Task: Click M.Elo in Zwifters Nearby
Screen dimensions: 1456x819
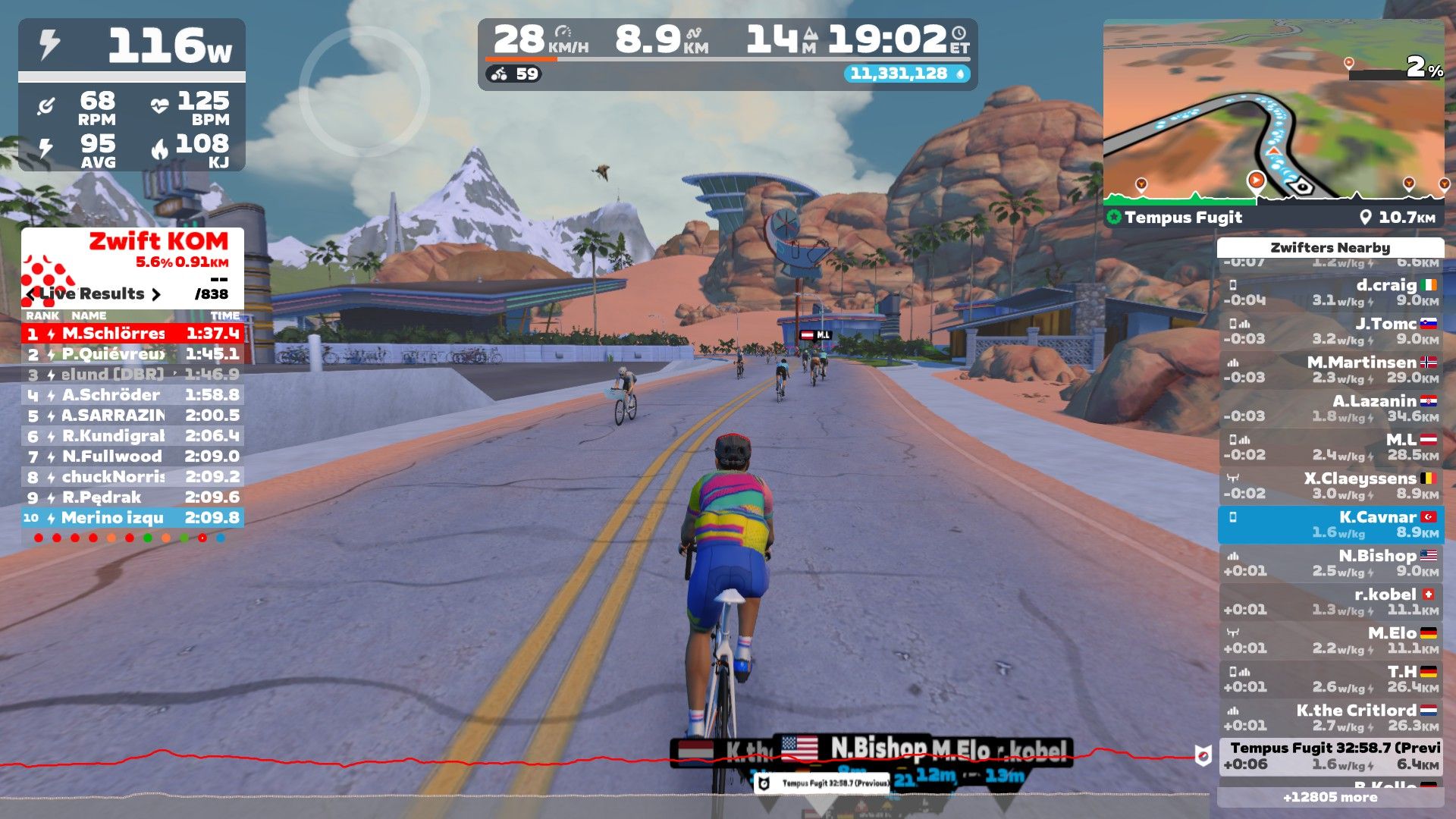Action: point(1331,641)
